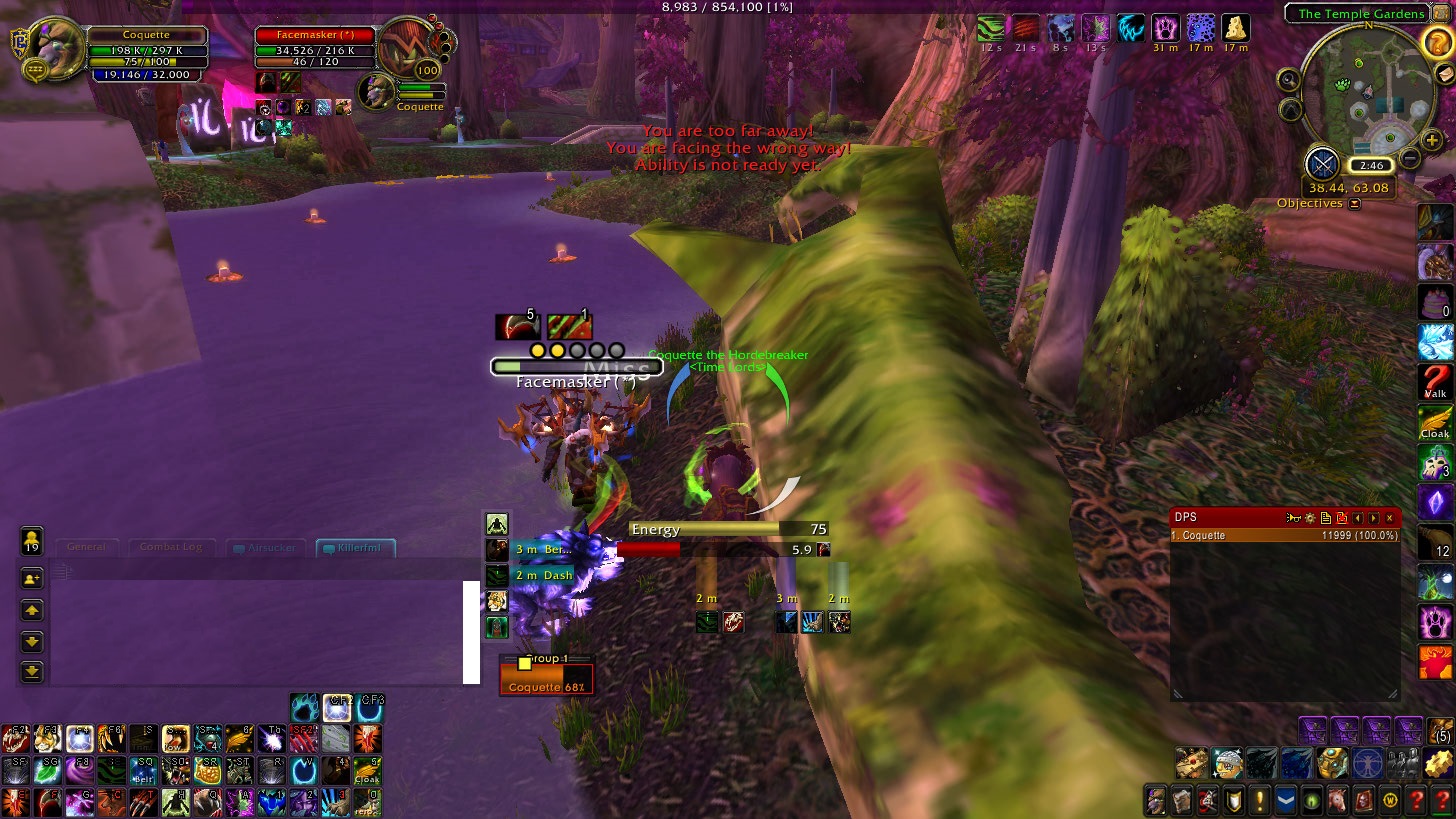Click the cheese wedge buff icon
This screenshot has width=1456, height=819.
[1236, 27]
